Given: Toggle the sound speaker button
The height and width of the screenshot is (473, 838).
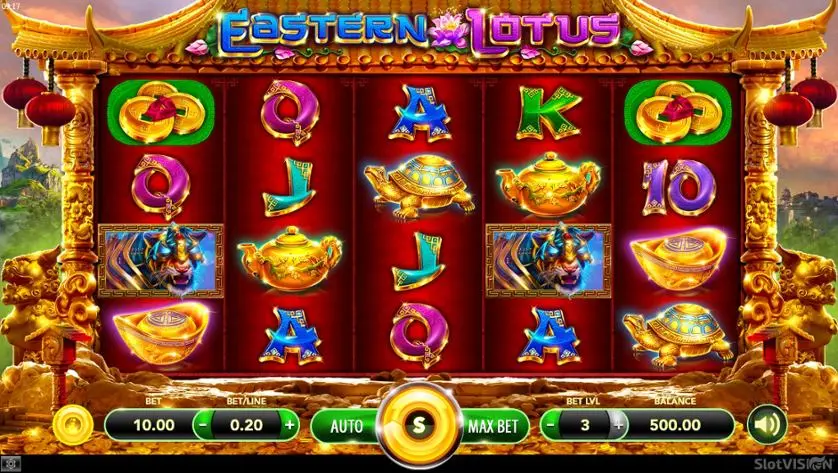Looking at the screenshot, I should pyautogui.click(x=768, y=424).
